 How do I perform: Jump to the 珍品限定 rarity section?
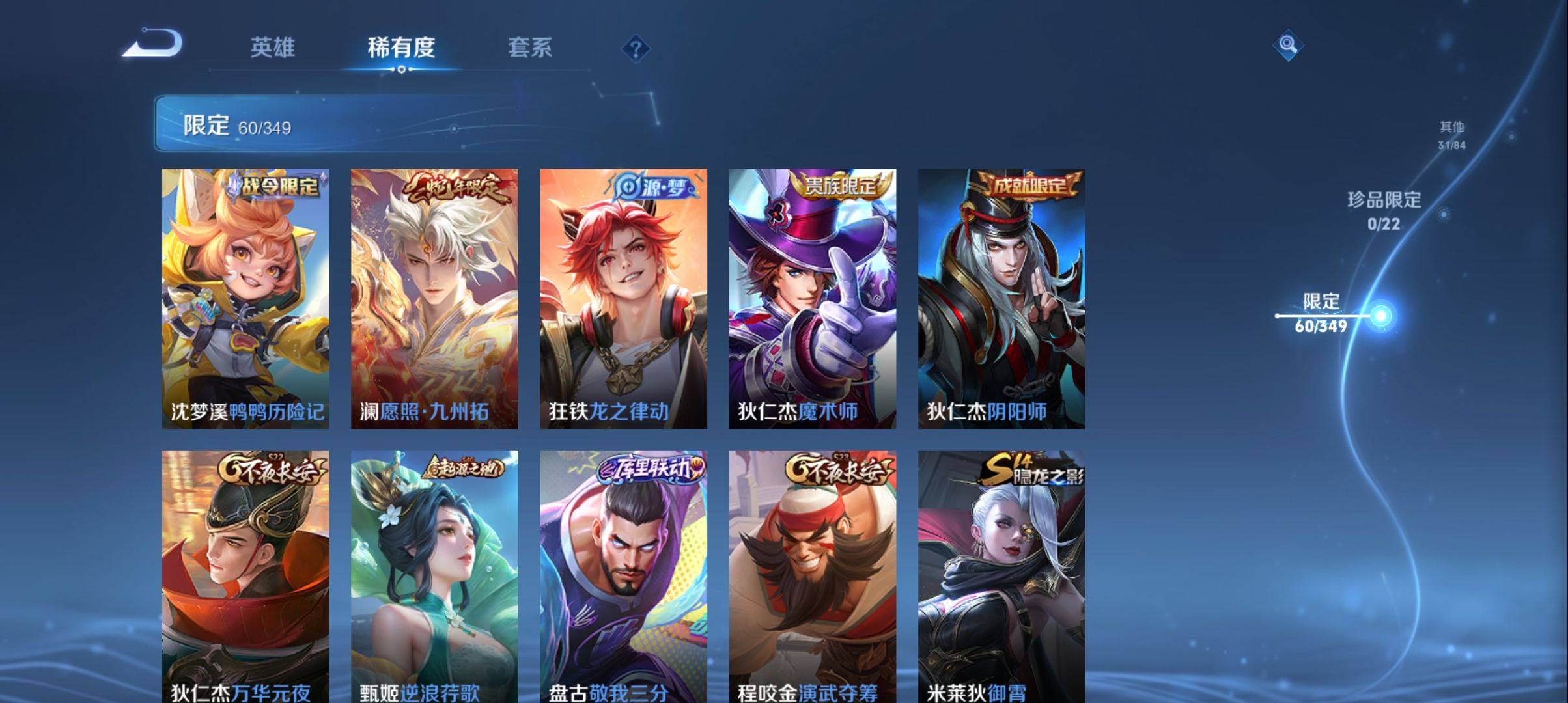click(1384, 210)
